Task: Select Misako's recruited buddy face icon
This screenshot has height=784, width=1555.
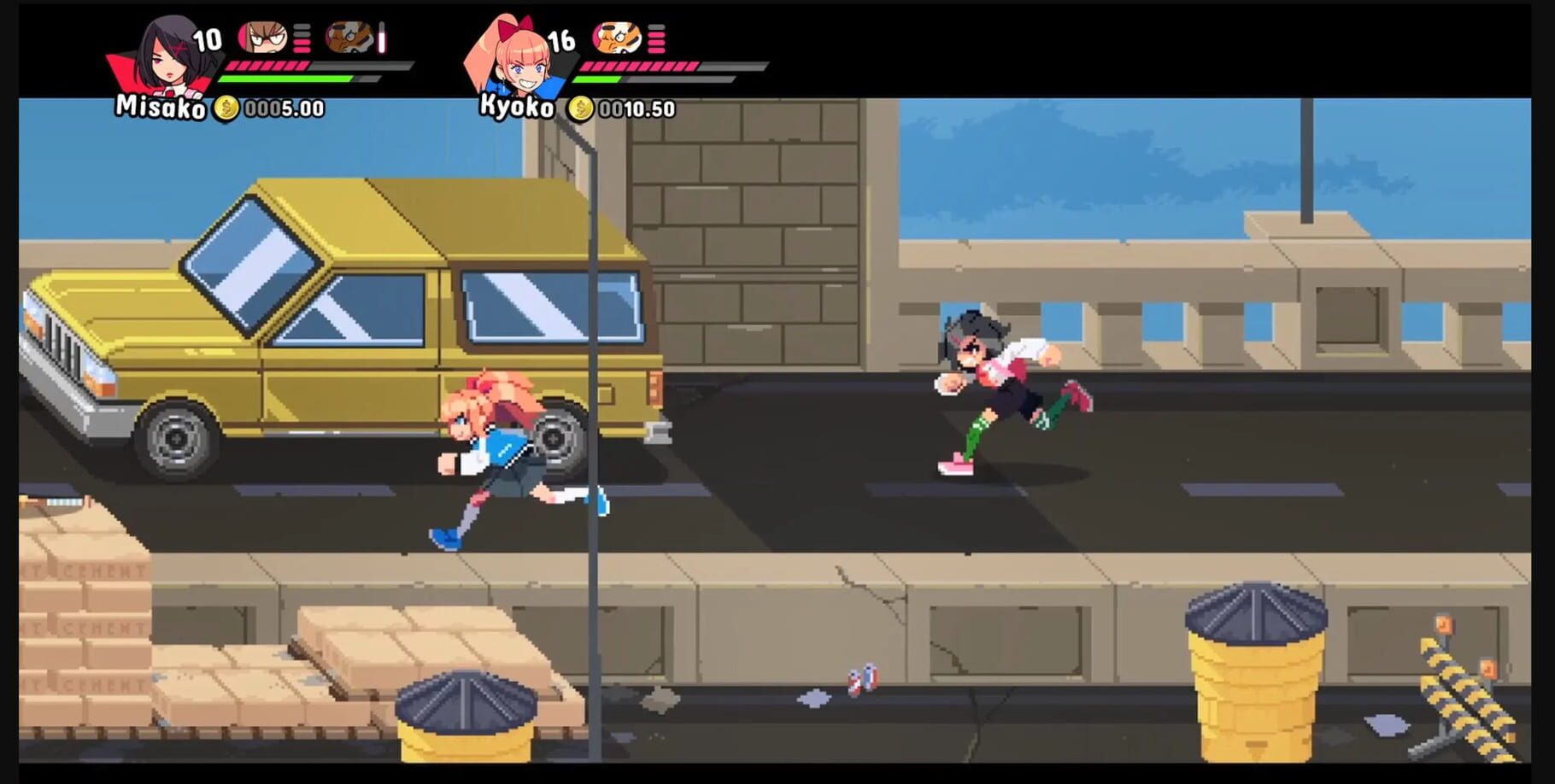Action: point(265,36)
